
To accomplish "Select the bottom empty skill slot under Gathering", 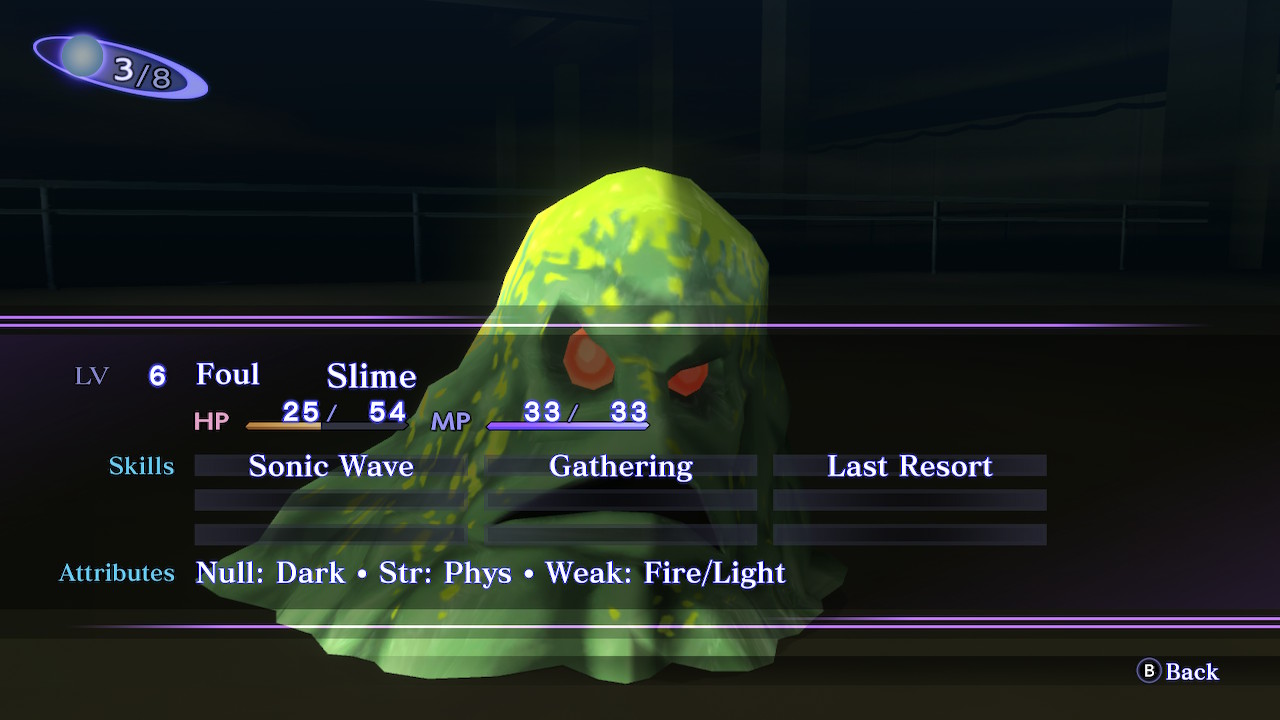I will [620, 533].
